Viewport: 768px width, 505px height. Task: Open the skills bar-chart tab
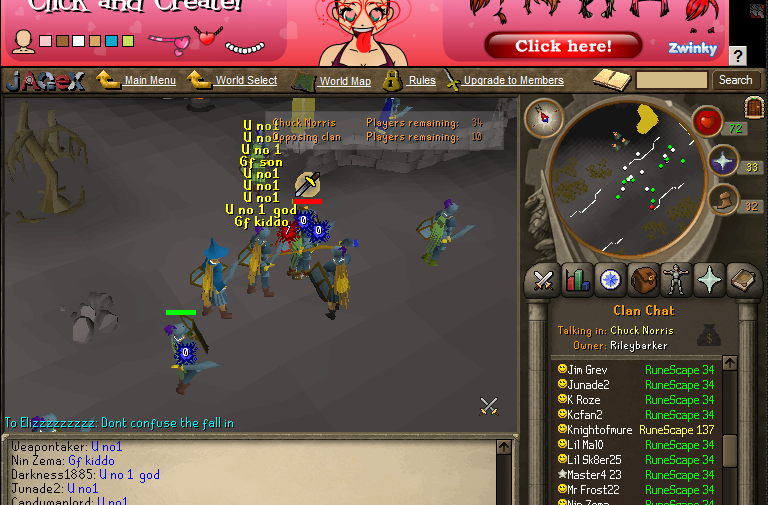[577, 281]
